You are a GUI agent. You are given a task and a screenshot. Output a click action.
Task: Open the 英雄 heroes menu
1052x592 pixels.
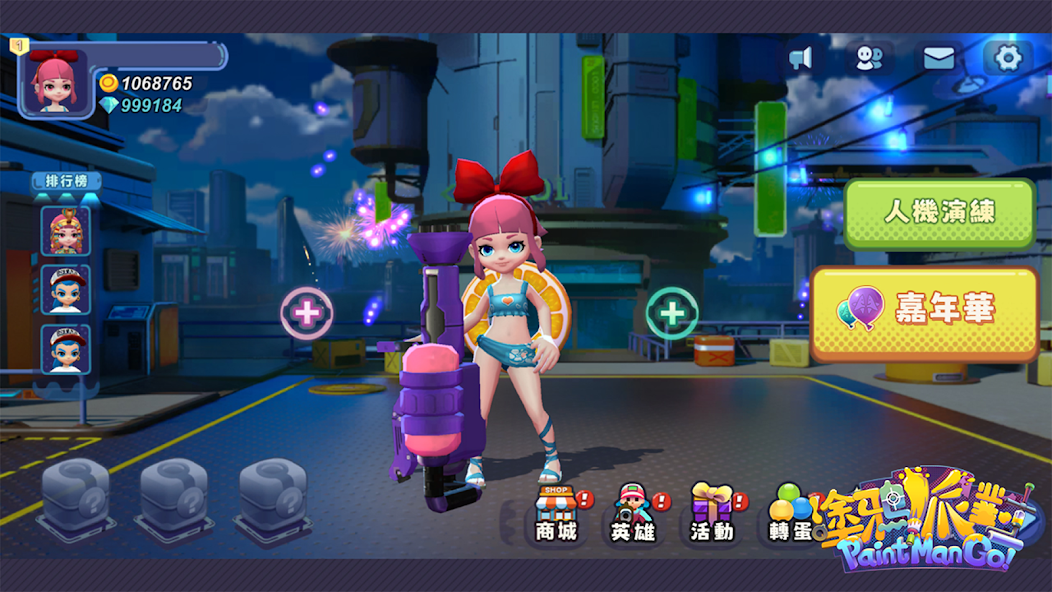click(632, 512)
